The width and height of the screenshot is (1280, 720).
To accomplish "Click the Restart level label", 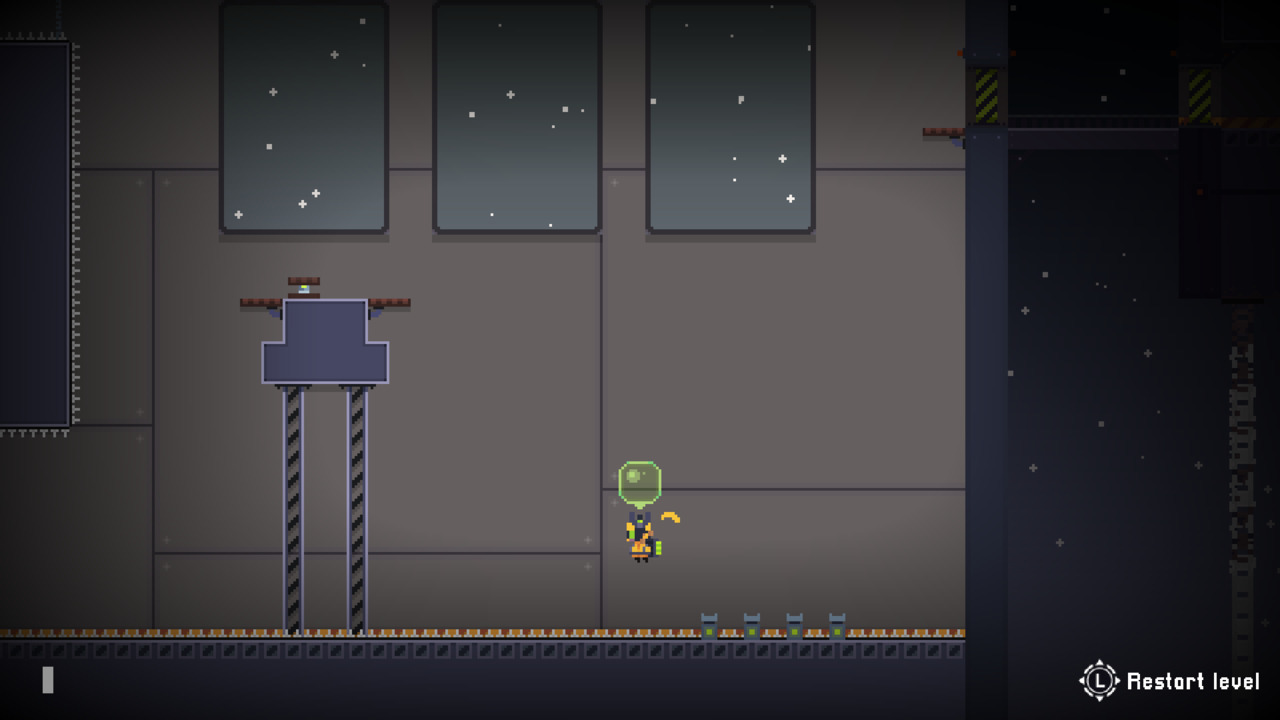I will (x=1192, y=681).
